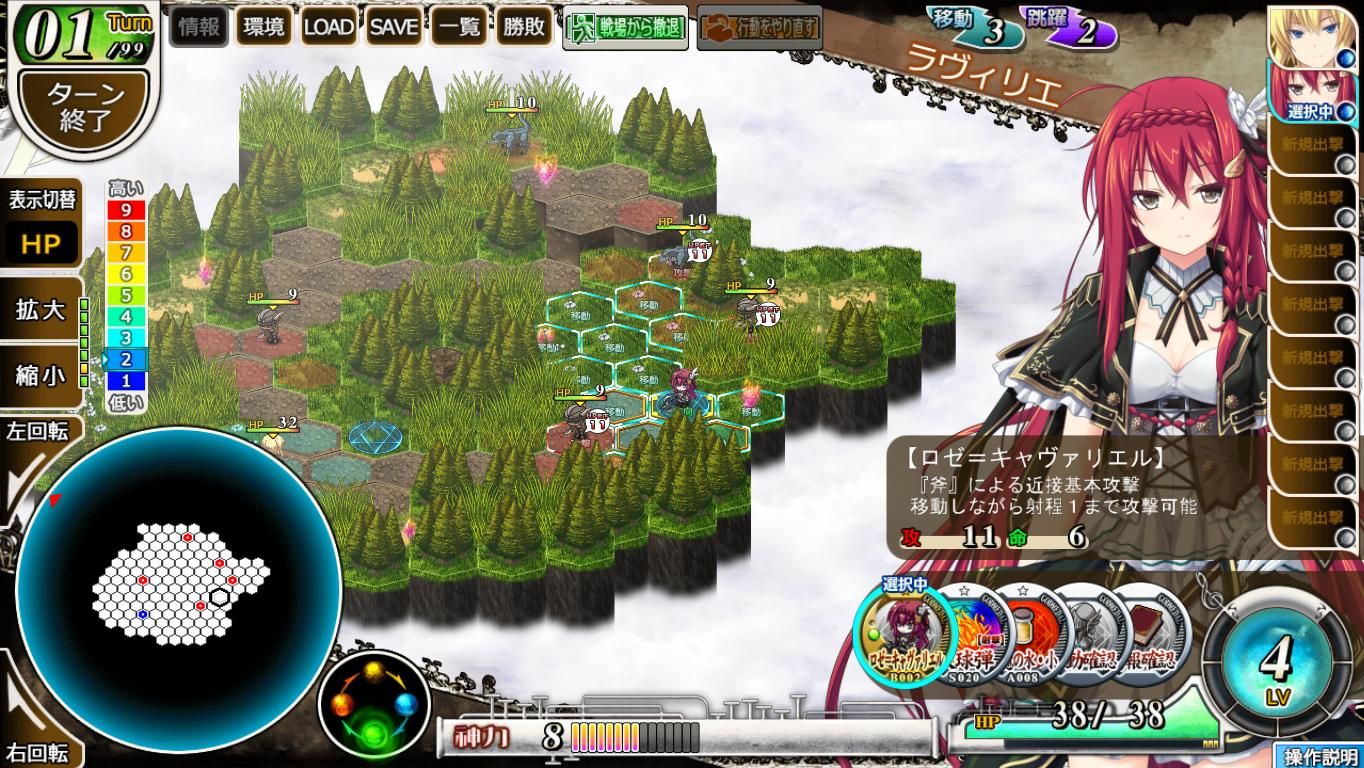This screenshot has height=768, width=1364.
Task: Rotate the map right with 右回転
Action: [x=36, y=750]
